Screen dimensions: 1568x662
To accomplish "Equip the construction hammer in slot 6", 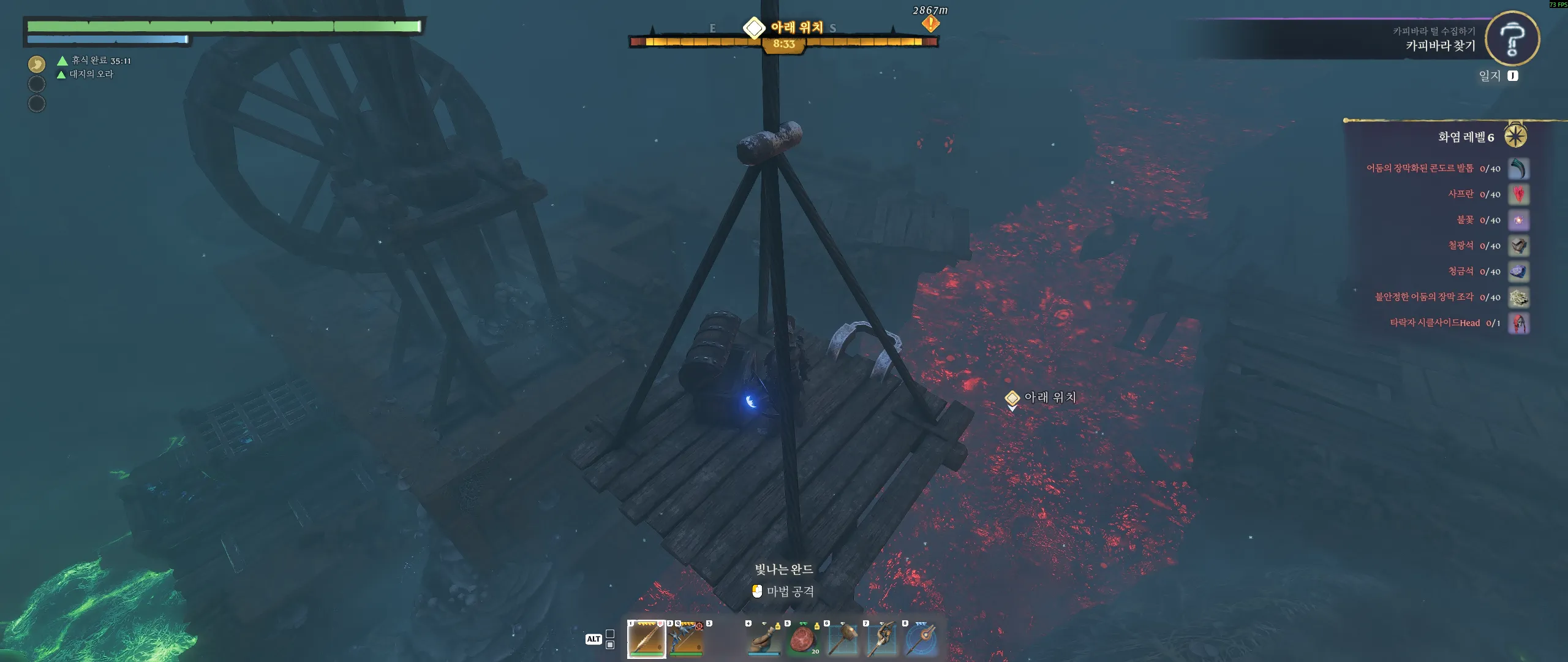I will click(x=843, y=639).
